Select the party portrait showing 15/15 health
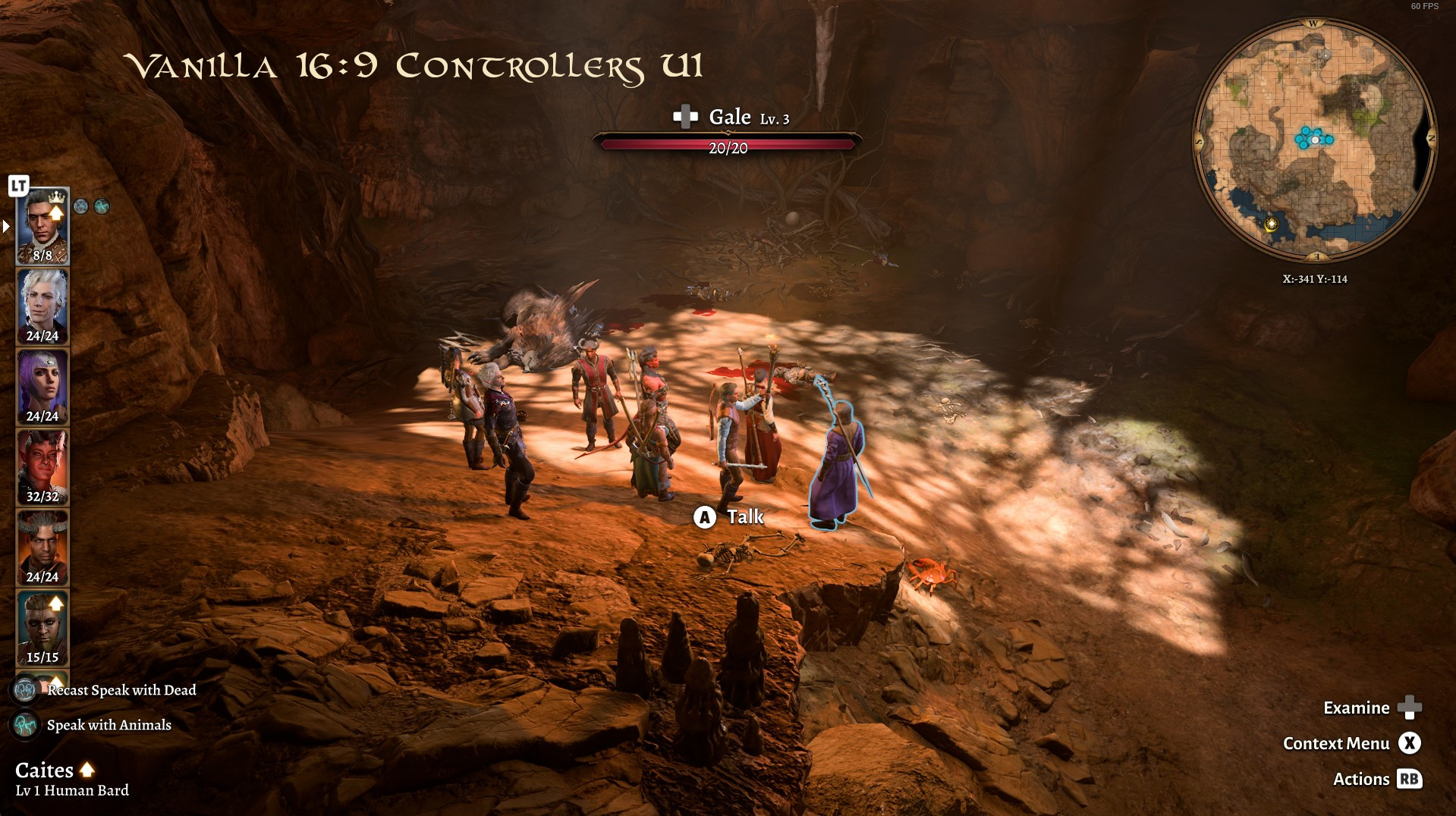Viewport: 1456px width, 816px height. [42, 627]
